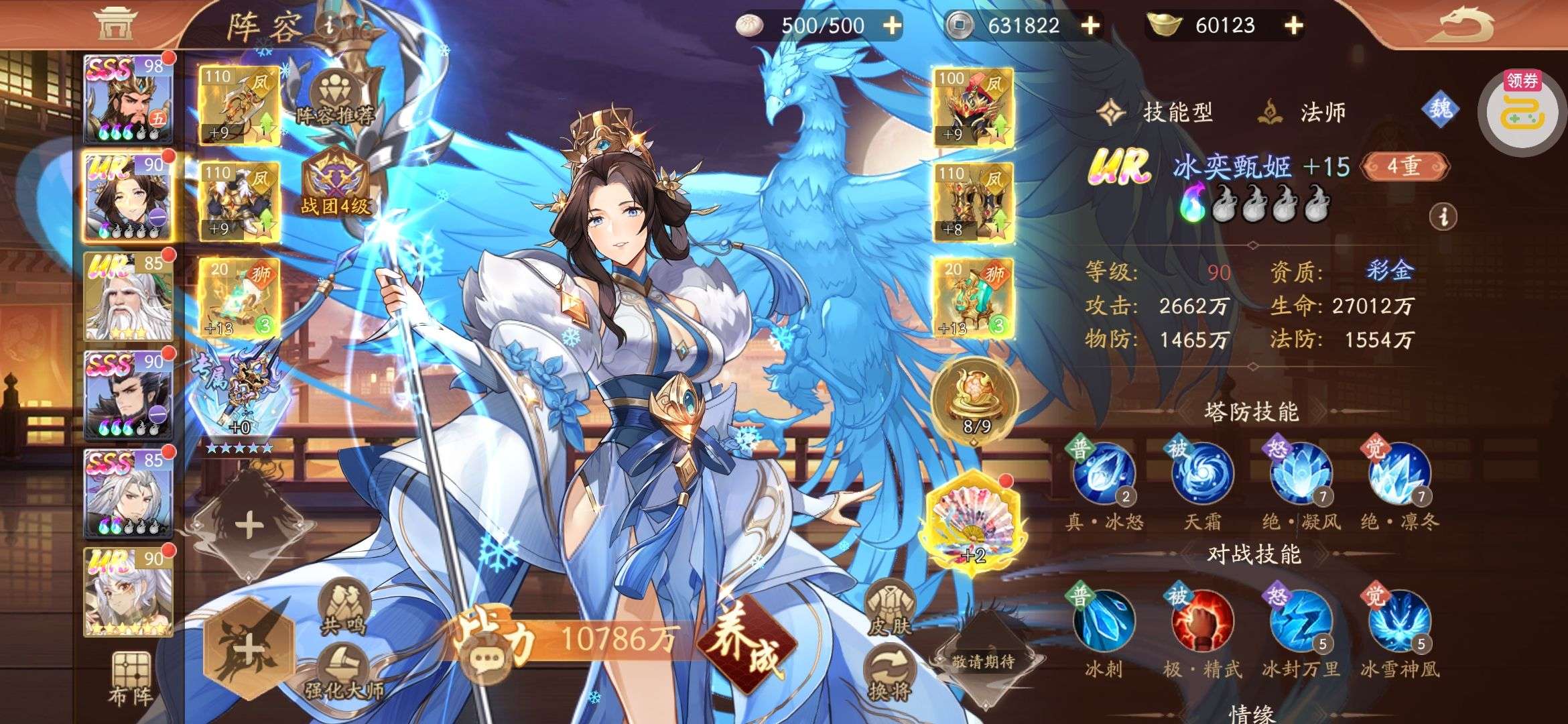
Task: Add more silver coins with plus
Action: [x=1090, y=25]
